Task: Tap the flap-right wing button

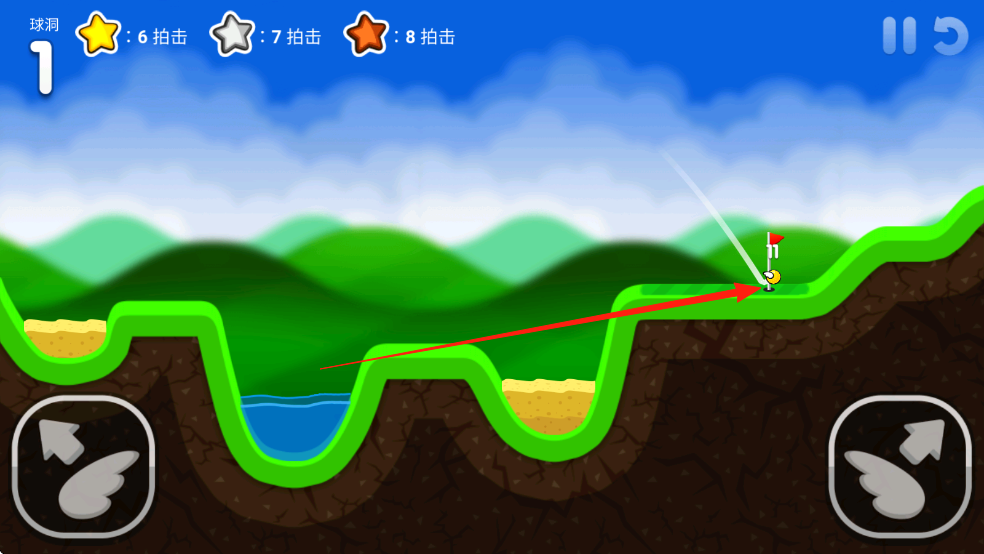Action: pos(900,465)
